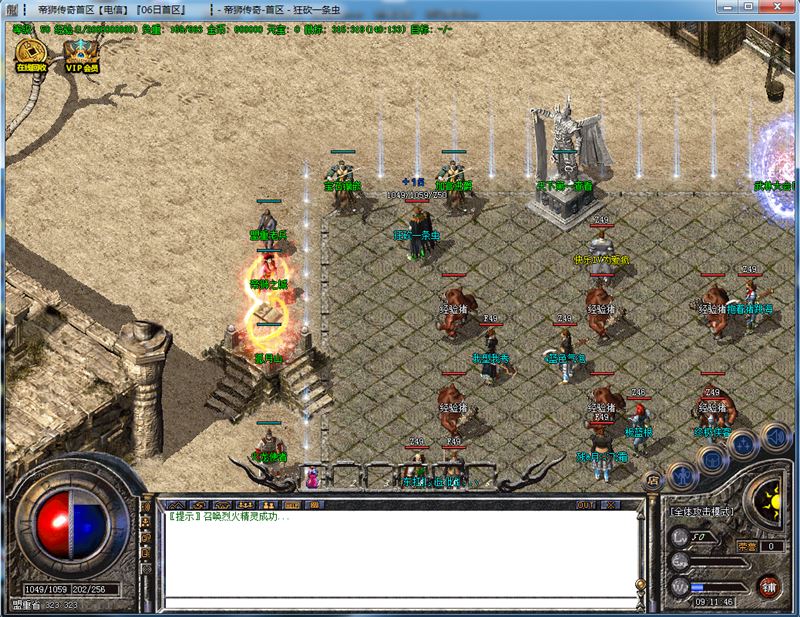Open the VIP会员 membership icon

click(x=82, y=53)
